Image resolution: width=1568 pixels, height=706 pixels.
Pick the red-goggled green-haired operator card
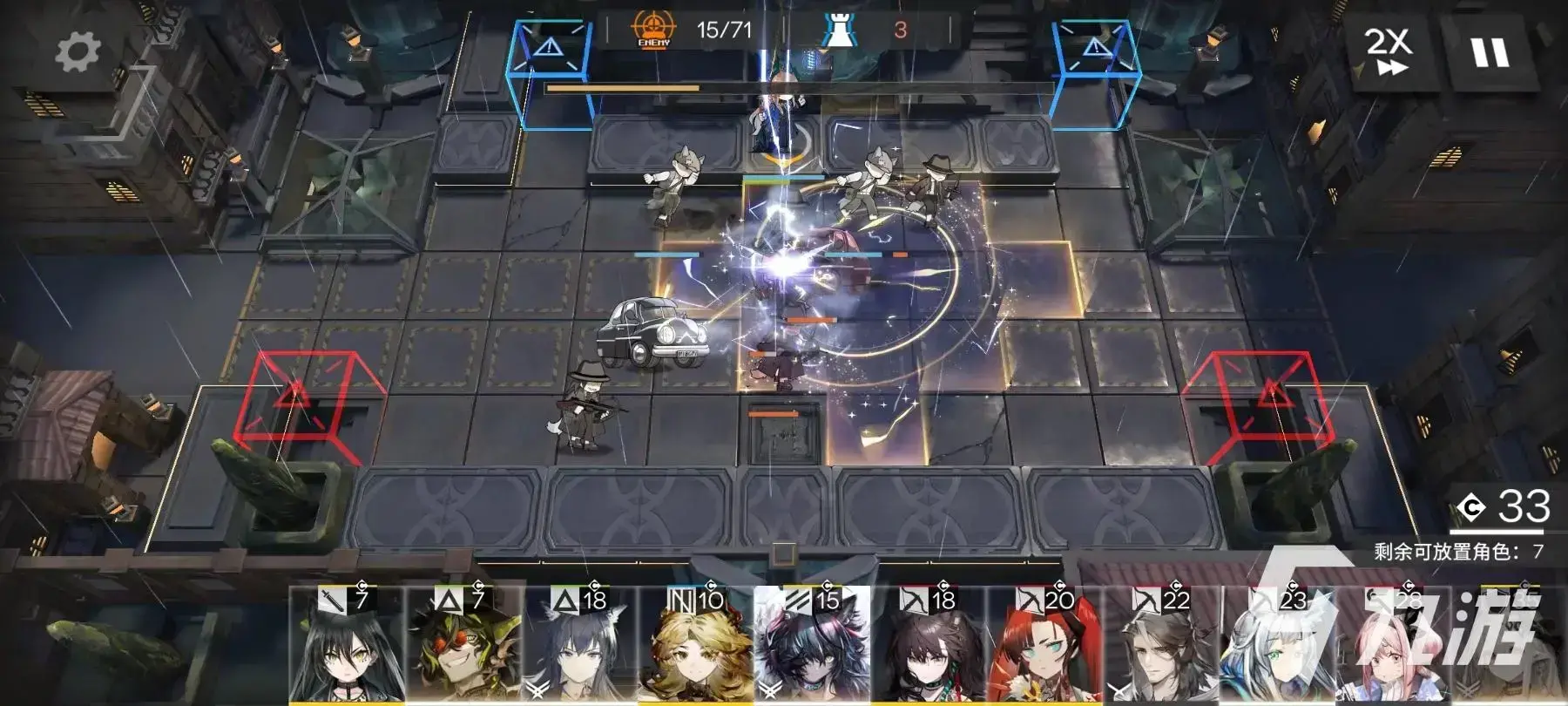[x=464, y=647]
